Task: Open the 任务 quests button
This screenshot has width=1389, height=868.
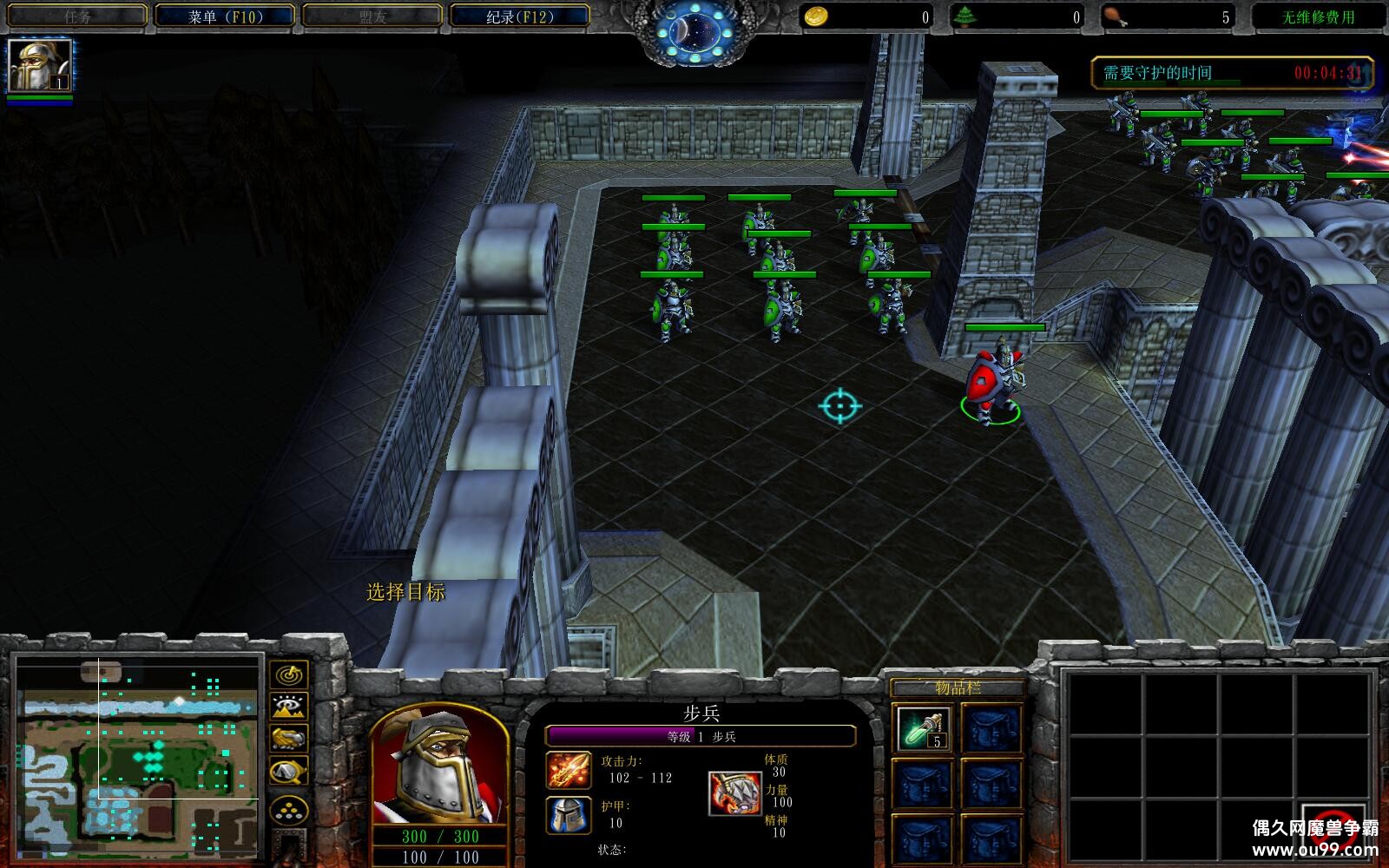Action: tap(76, 16)
